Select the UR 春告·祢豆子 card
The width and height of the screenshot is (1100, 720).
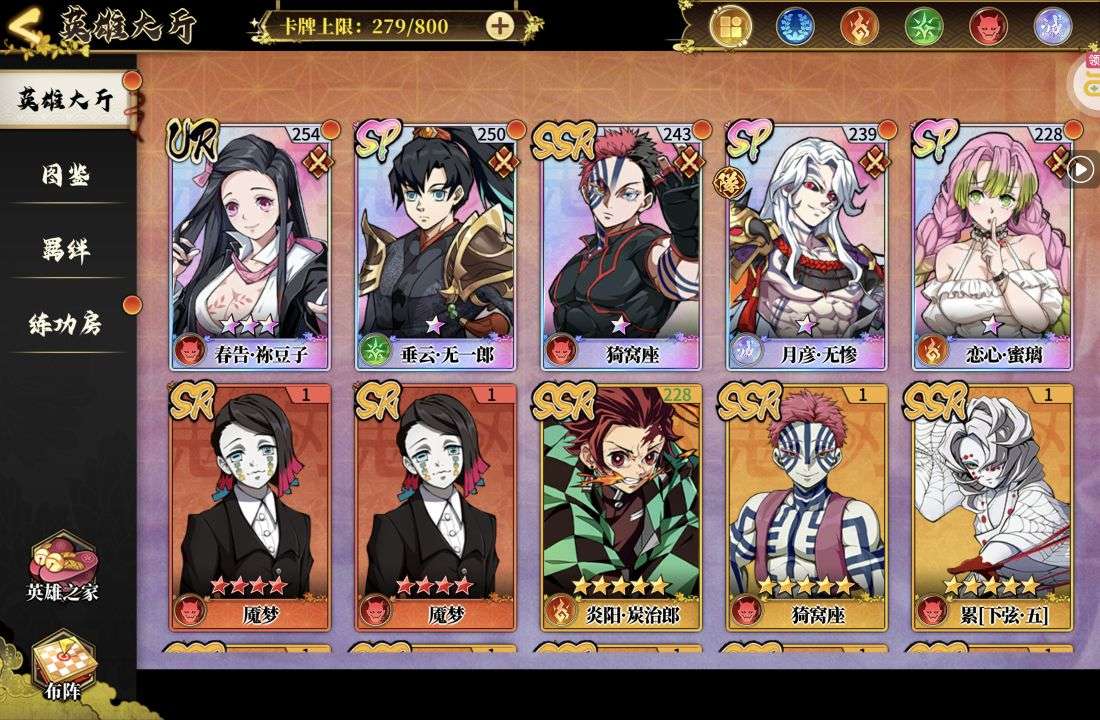250,245
